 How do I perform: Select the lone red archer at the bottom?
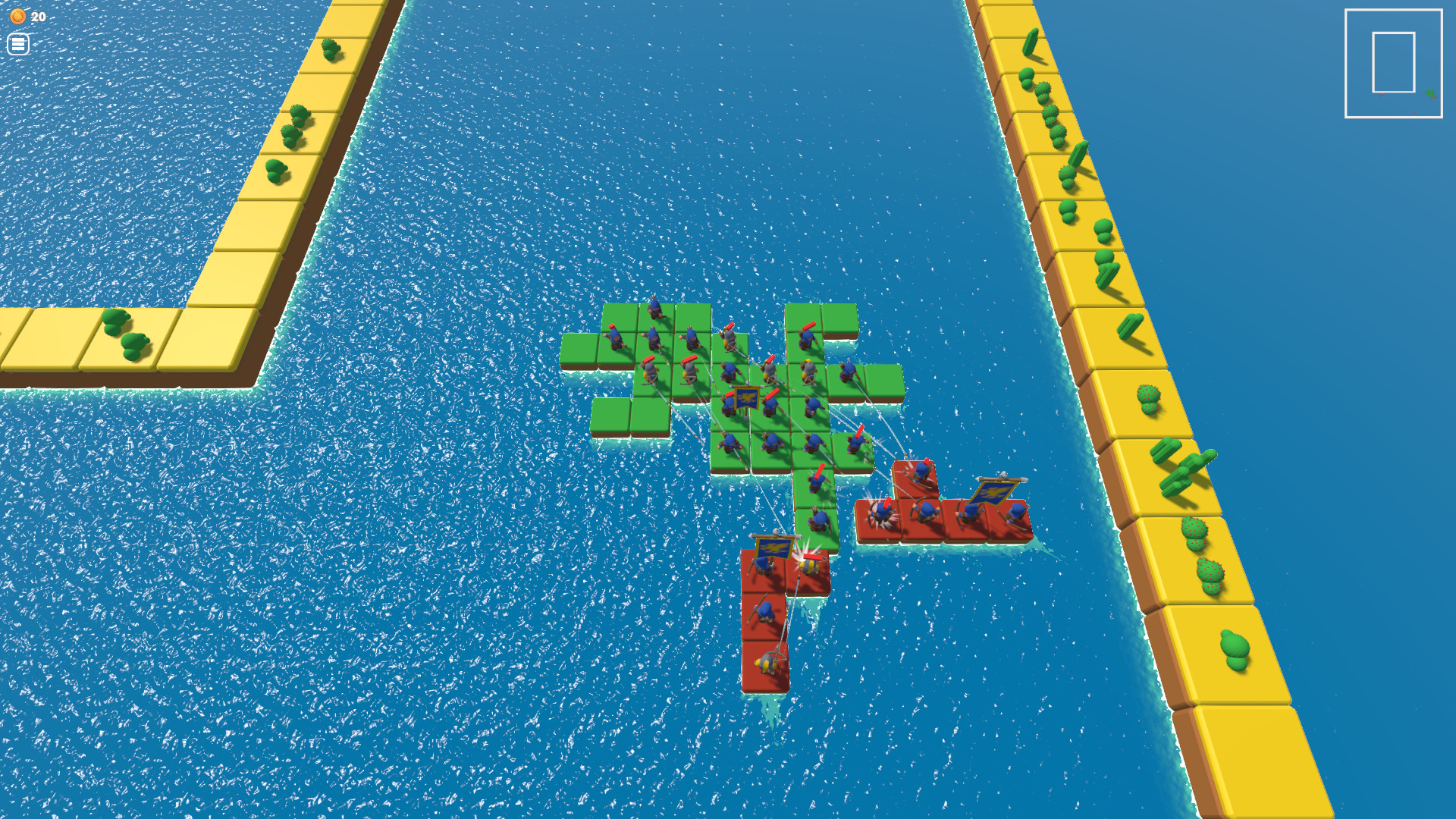pos(766,664)
